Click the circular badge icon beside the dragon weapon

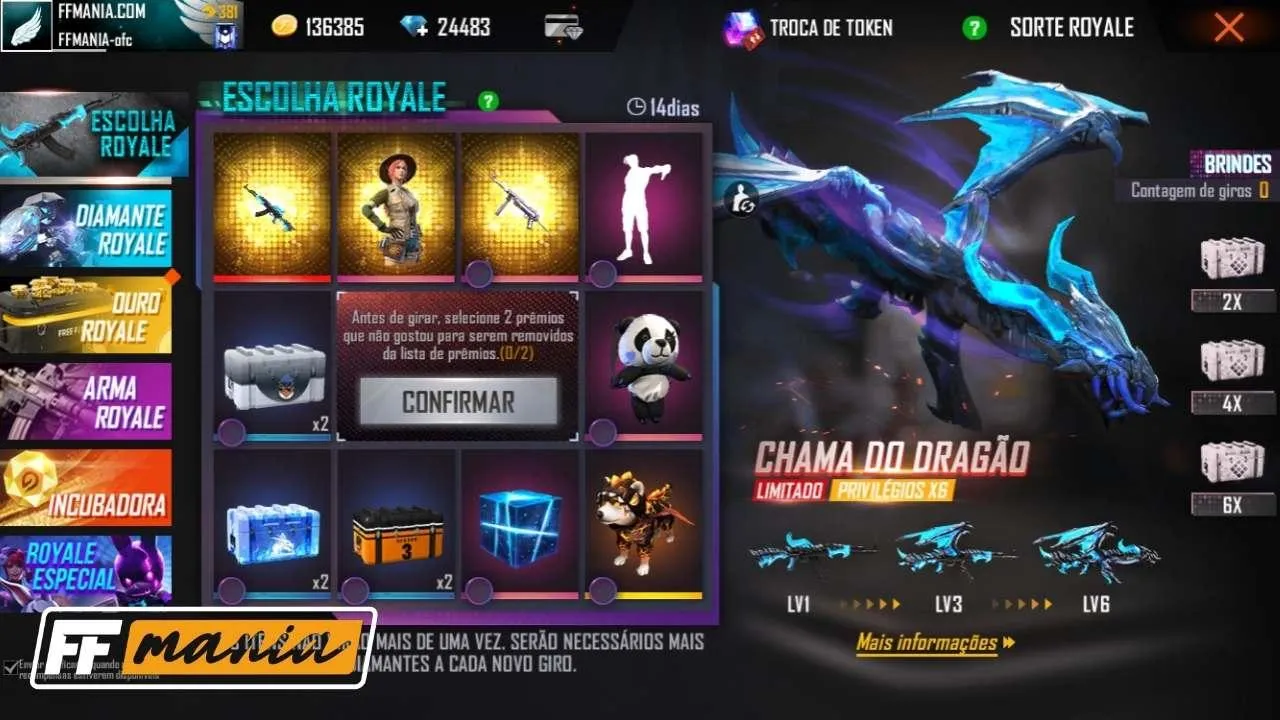pos(744,200)
